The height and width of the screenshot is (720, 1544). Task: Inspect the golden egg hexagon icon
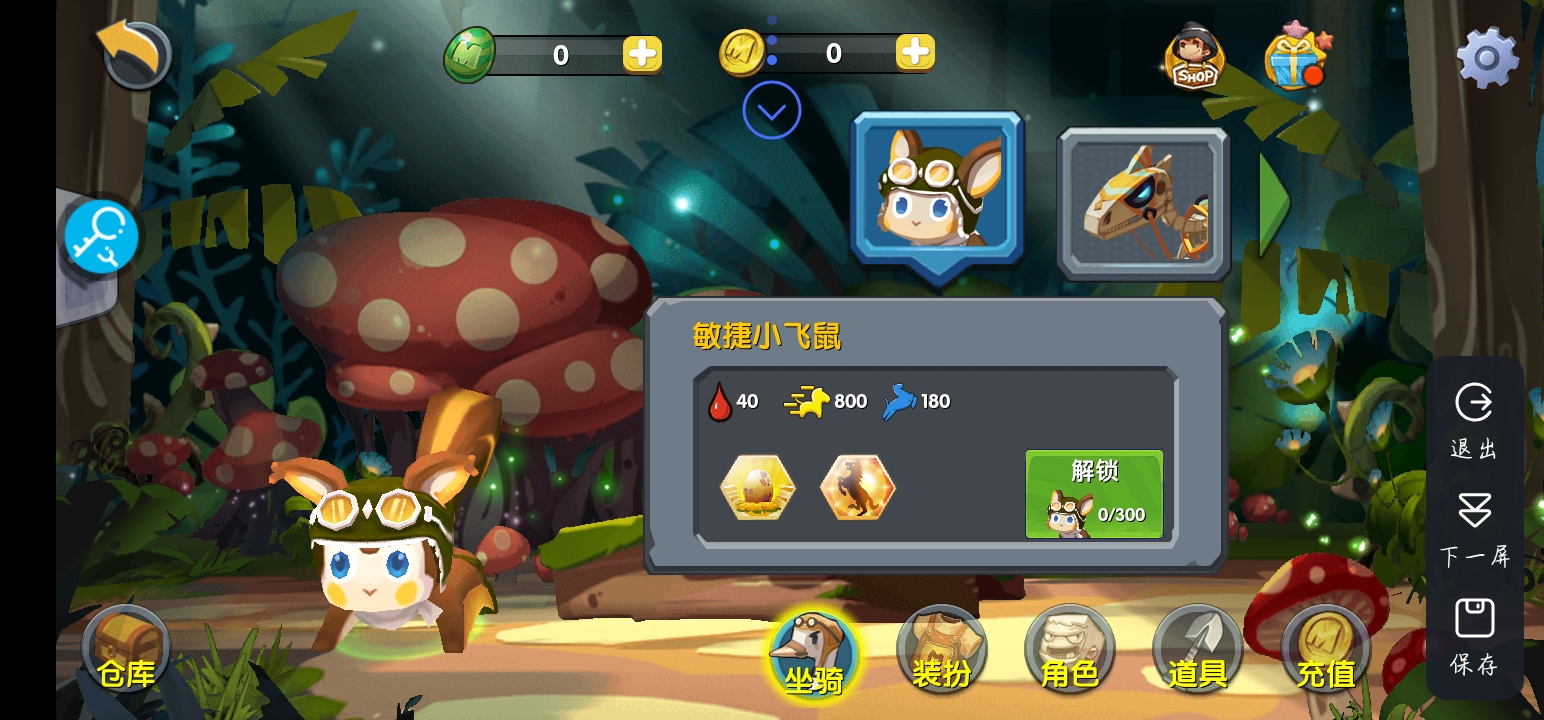point(758,488)
